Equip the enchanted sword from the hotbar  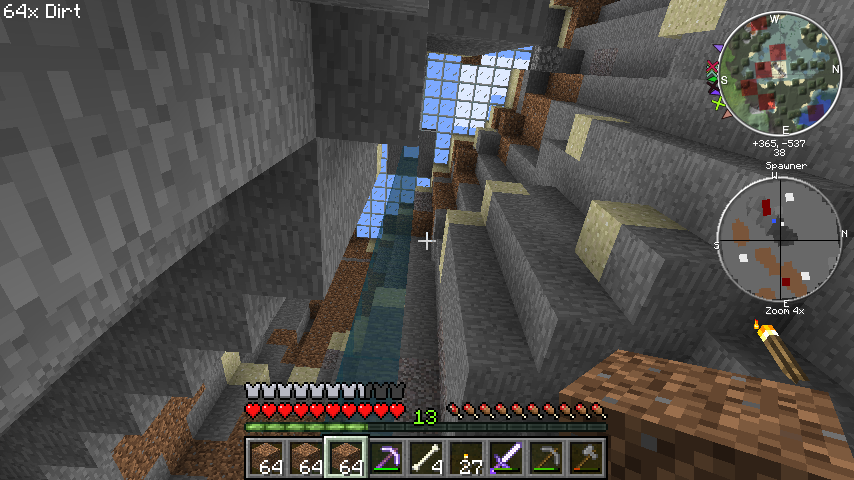[506, 458]
